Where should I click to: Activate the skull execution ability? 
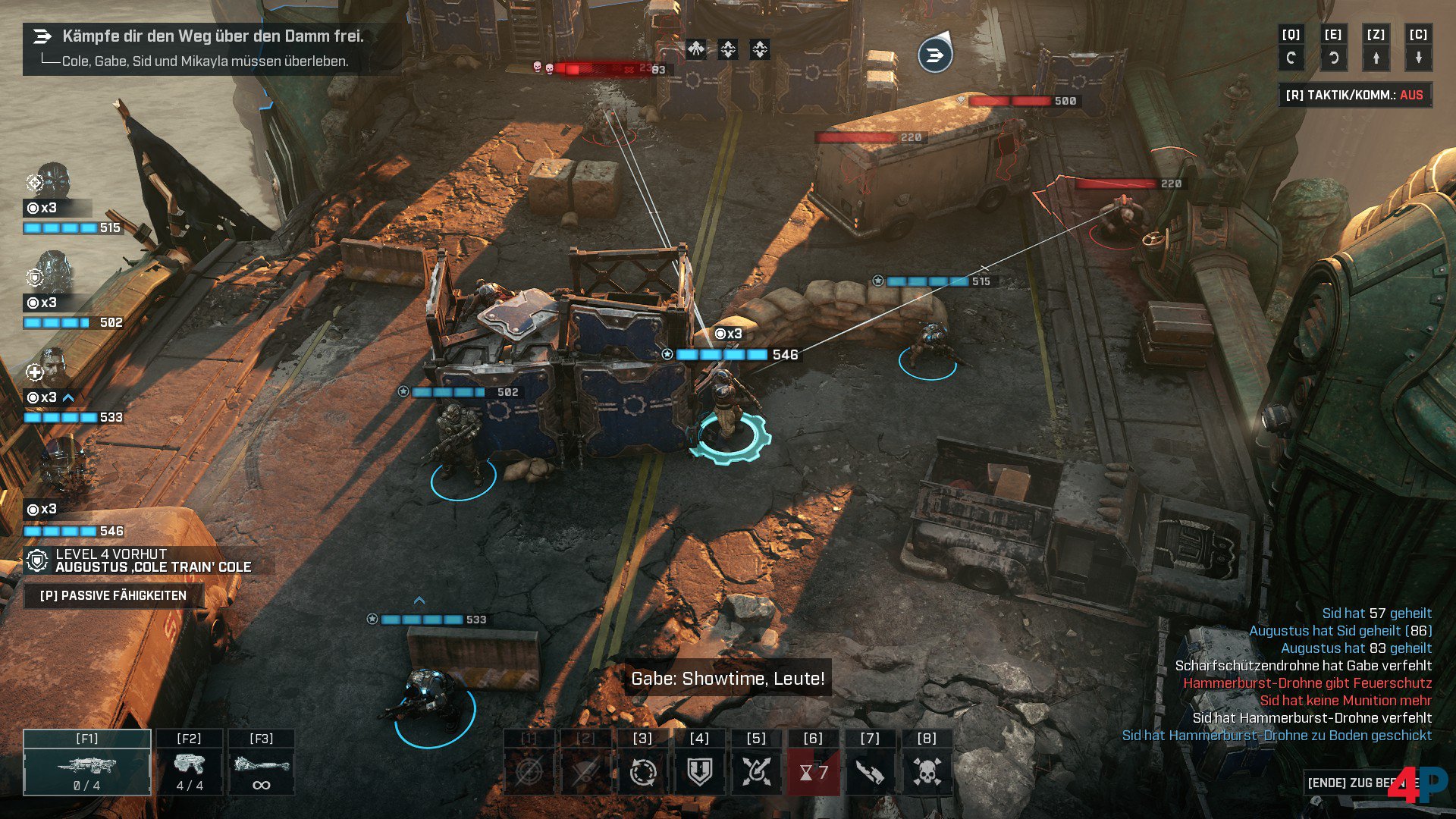927,772
